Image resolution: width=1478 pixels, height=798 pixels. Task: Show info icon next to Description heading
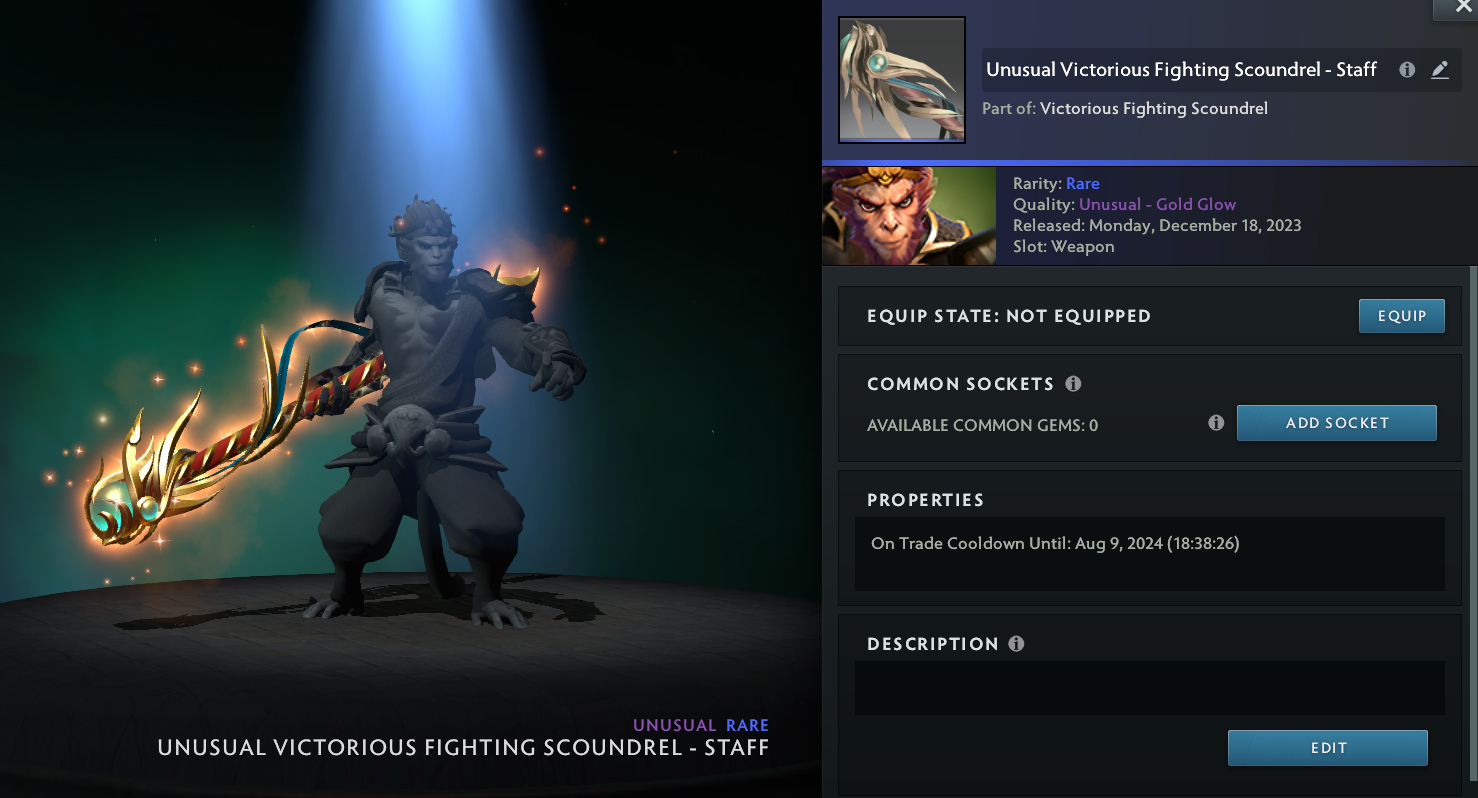(x=1016, y=644)
